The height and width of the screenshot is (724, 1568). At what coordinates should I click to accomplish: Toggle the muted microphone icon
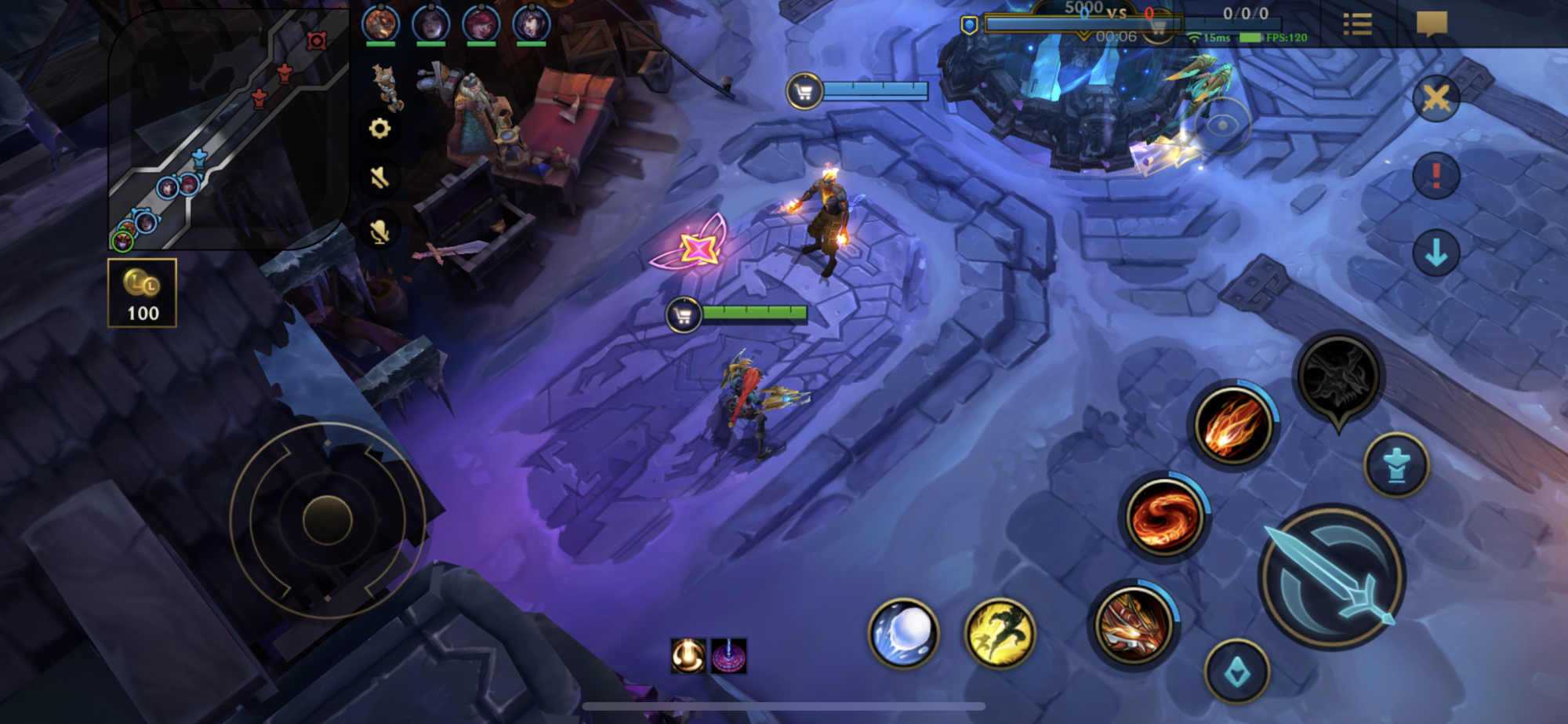tap(379, 231)
